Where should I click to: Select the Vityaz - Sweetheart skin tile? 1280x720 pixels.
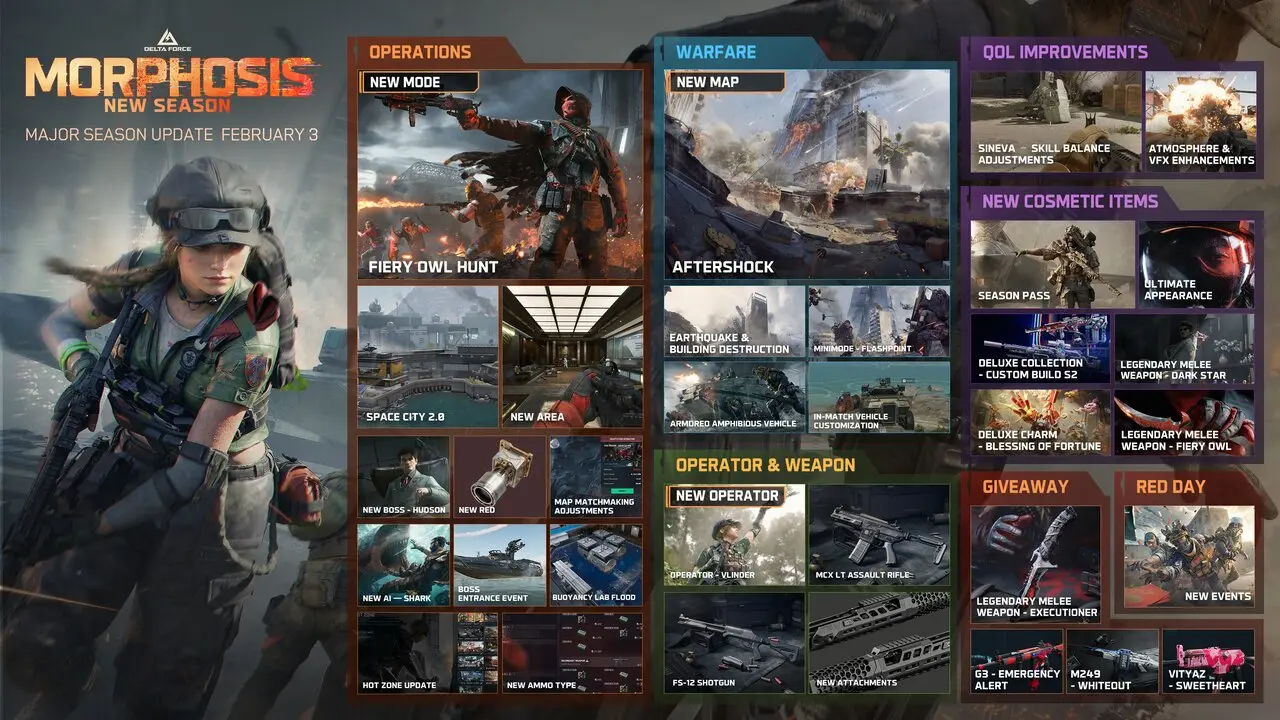(1208, 662)
